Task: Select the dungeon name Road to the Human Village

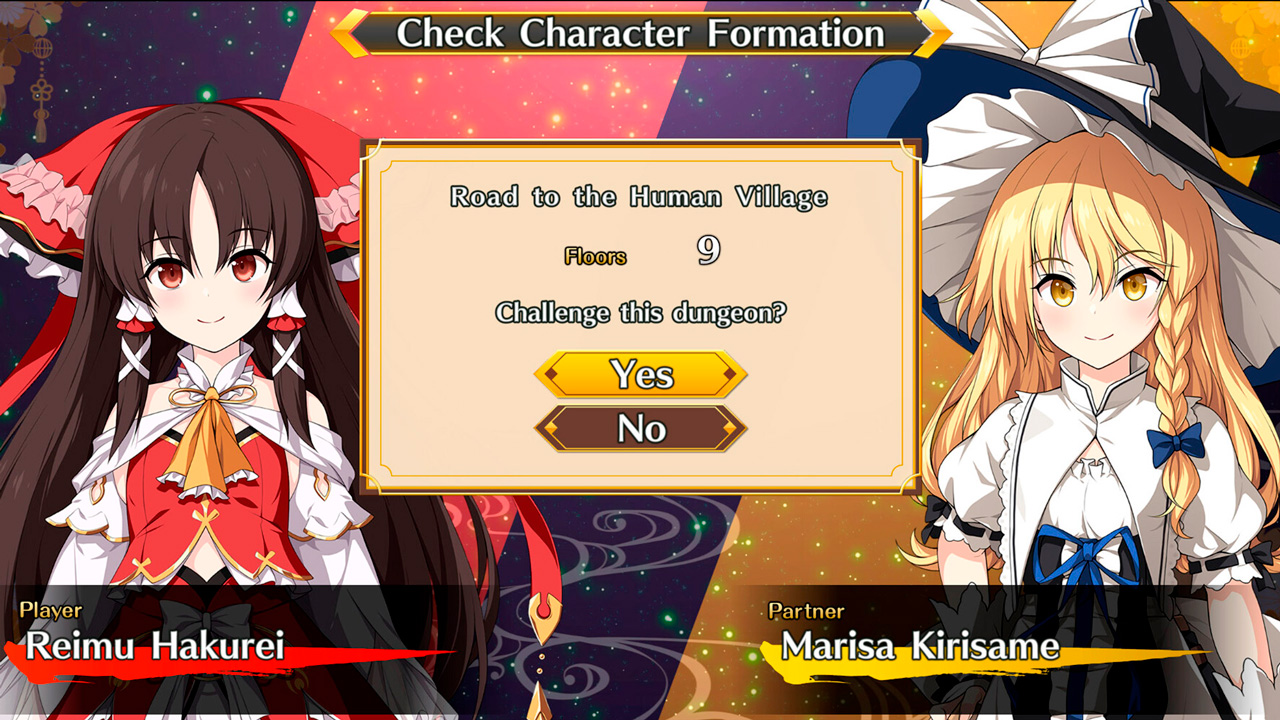Action: 641,197
